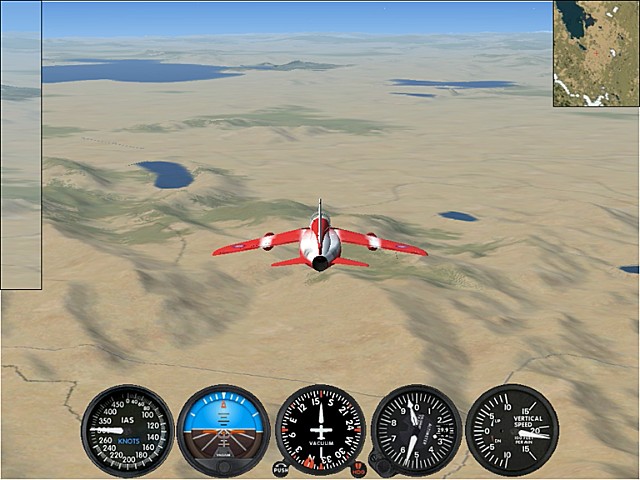Click the vertical speed indicator gauge
Screen dimensions: 640x480
(x=512, y=430)
